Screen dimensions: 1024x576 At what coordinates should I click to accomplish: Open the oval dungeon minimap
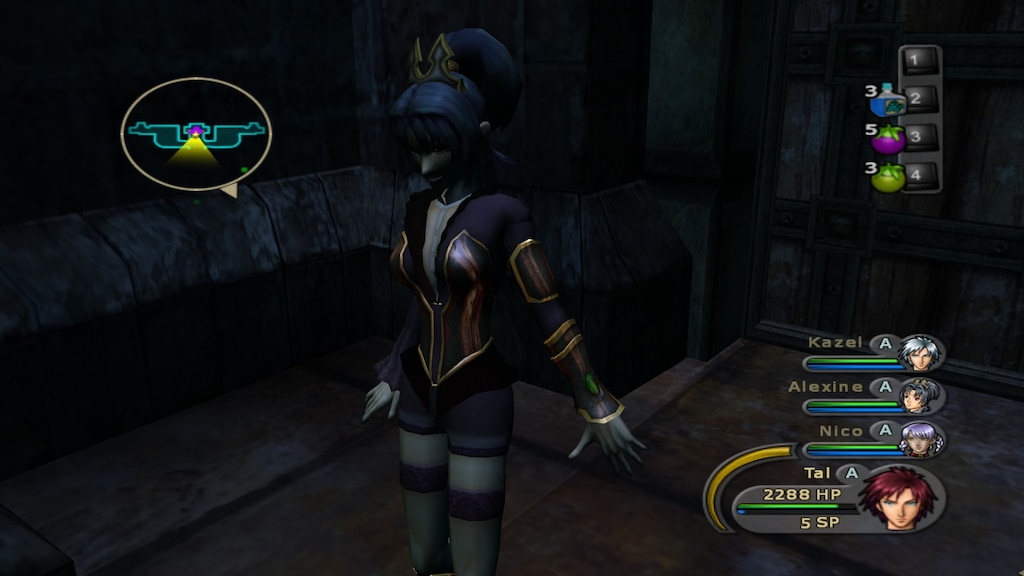point(196,134)
